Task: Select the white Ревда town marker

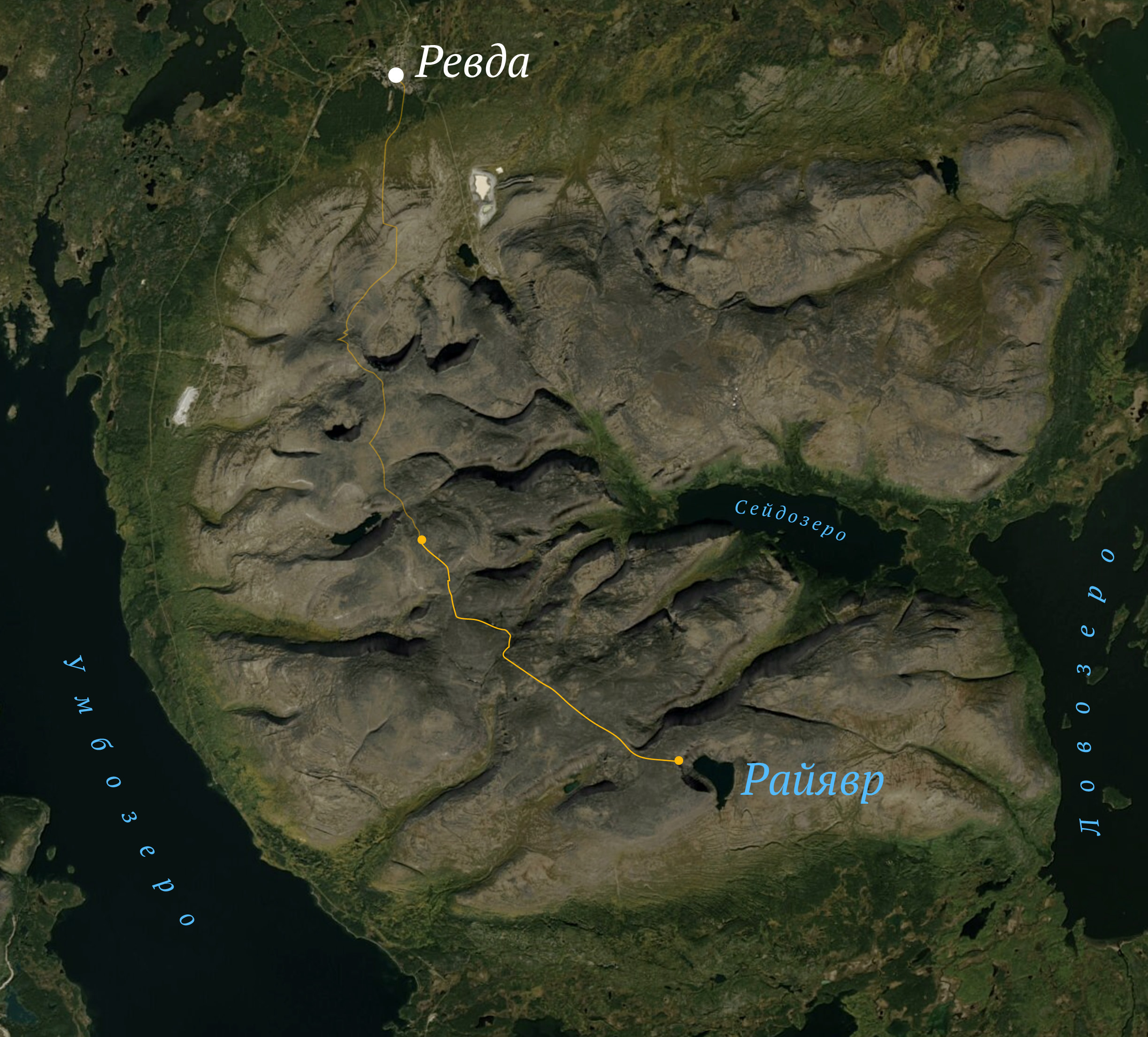Action: [396, 75]
